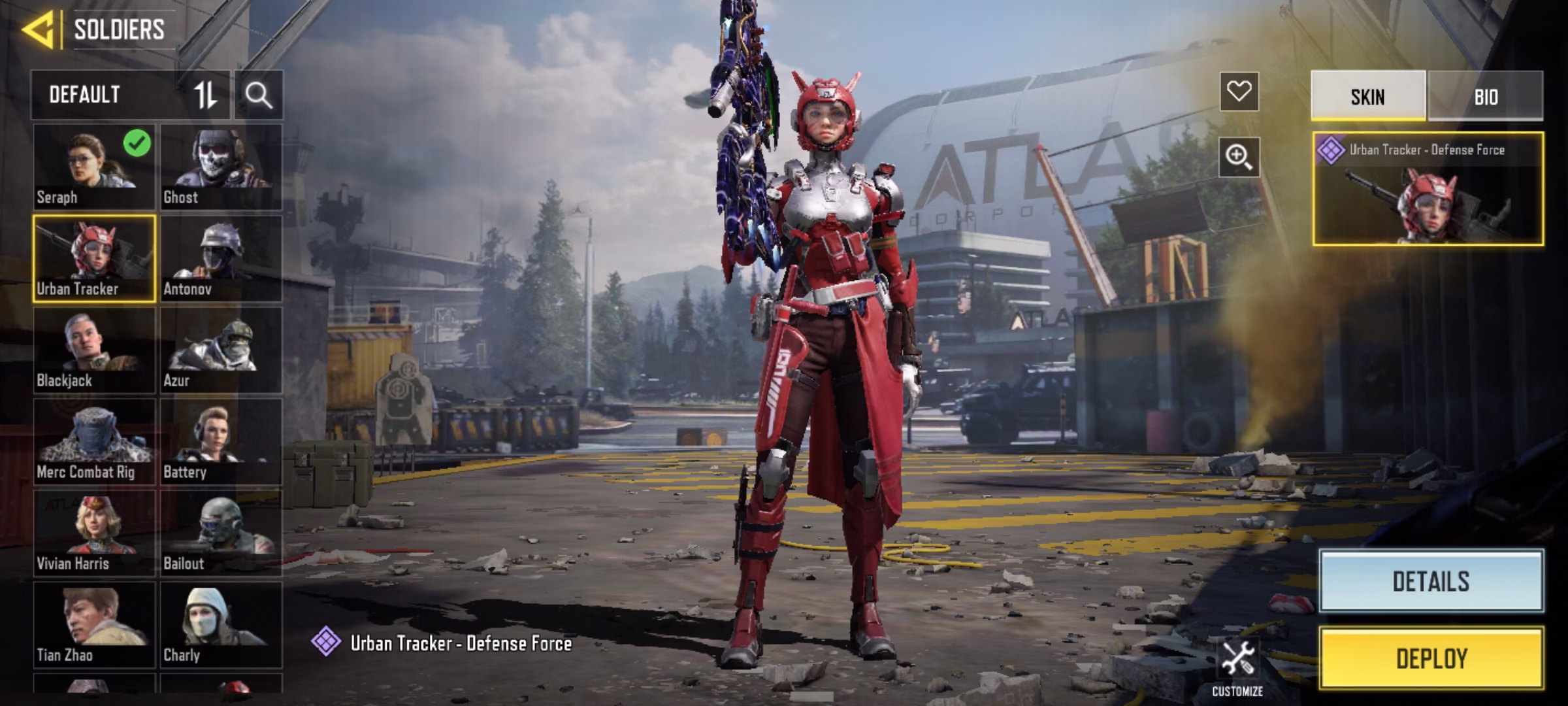Pick the Charly soldier

(x=221, y=625)
